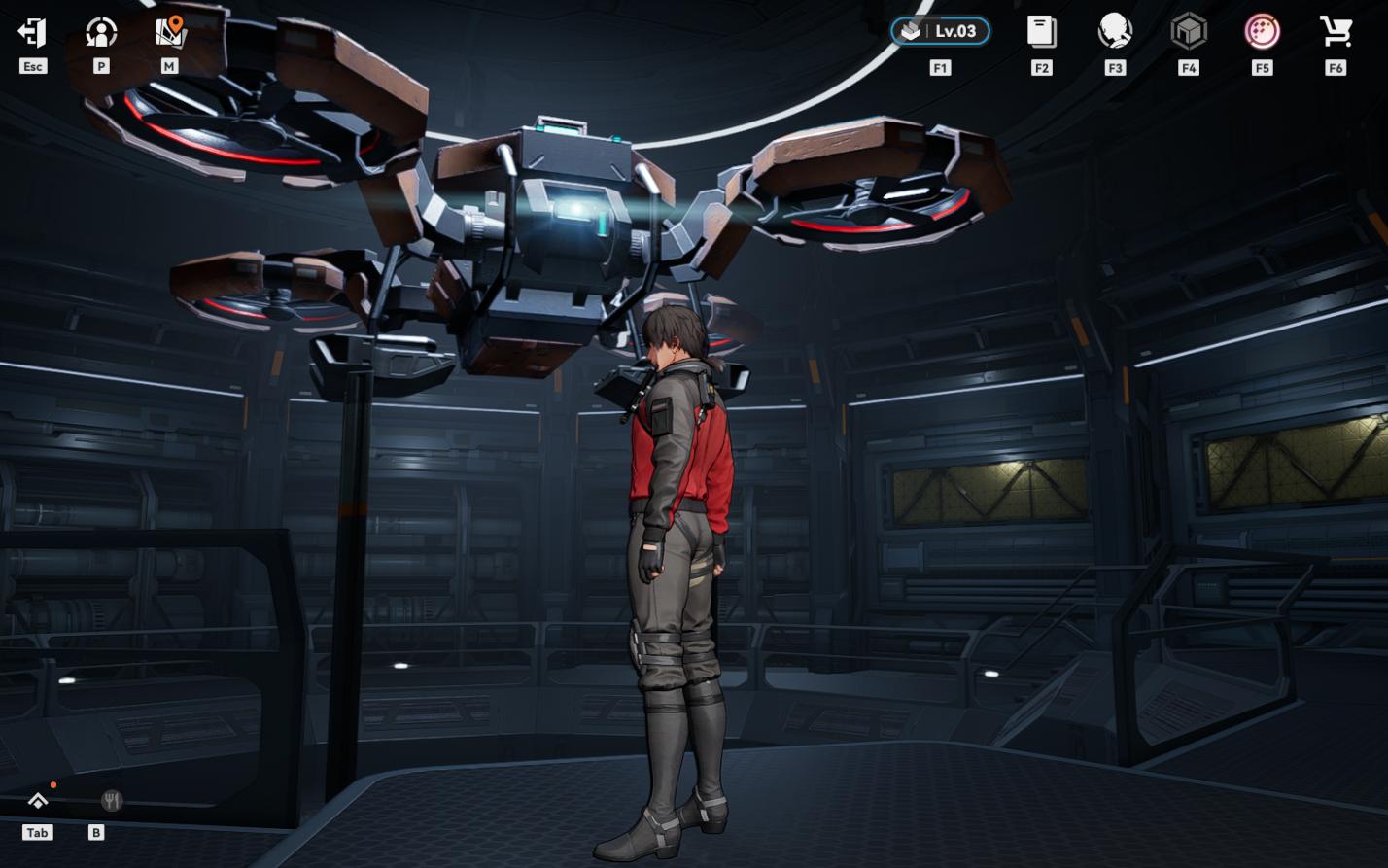Screen dimensions: 1388x868
Task: Click the exit door icon
Action: [x=32, y=32]
